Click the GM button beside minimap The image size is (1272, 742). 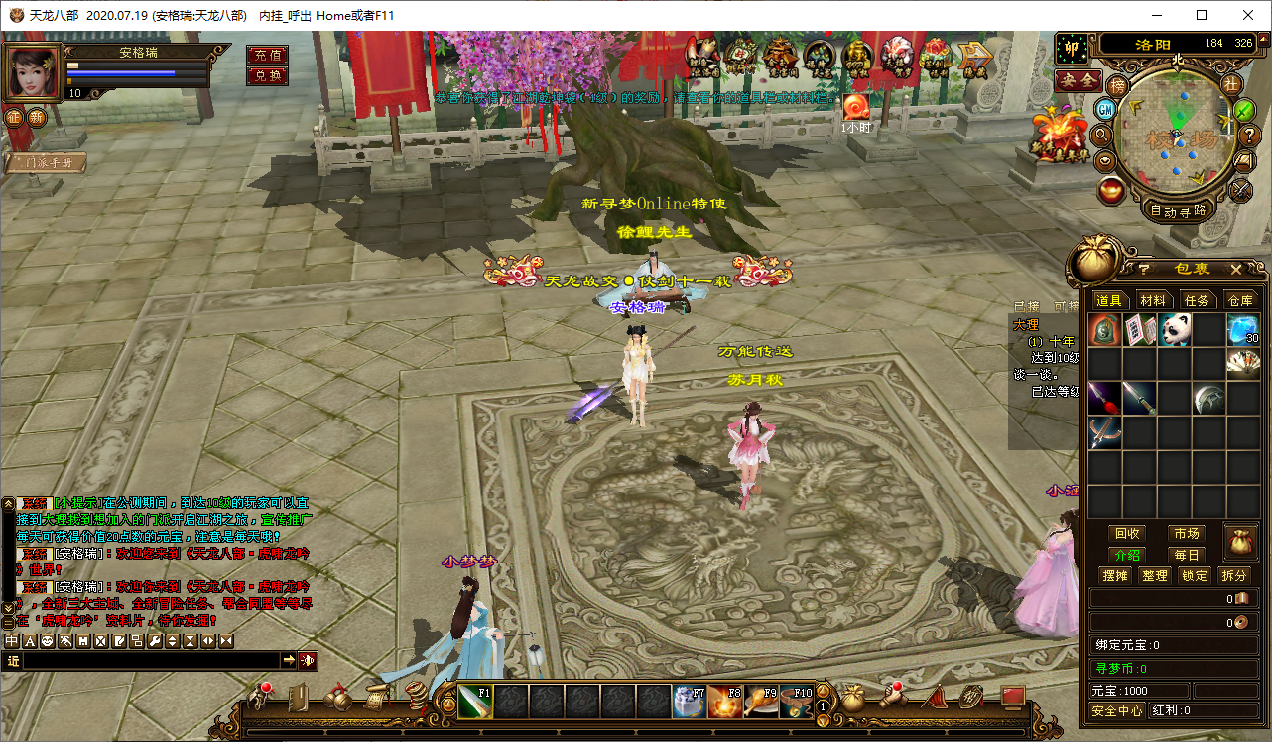(x=1105, y=109)
